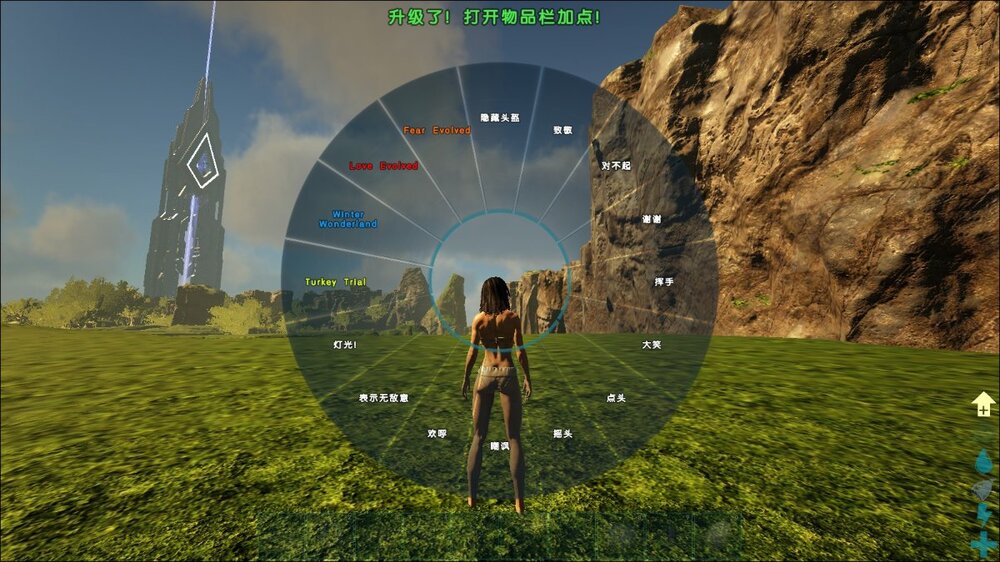Image resolution: width=1000 pixels, height=562 pixels.
Task: Select the 大笑 laugh emote
Action: point(651,344)
